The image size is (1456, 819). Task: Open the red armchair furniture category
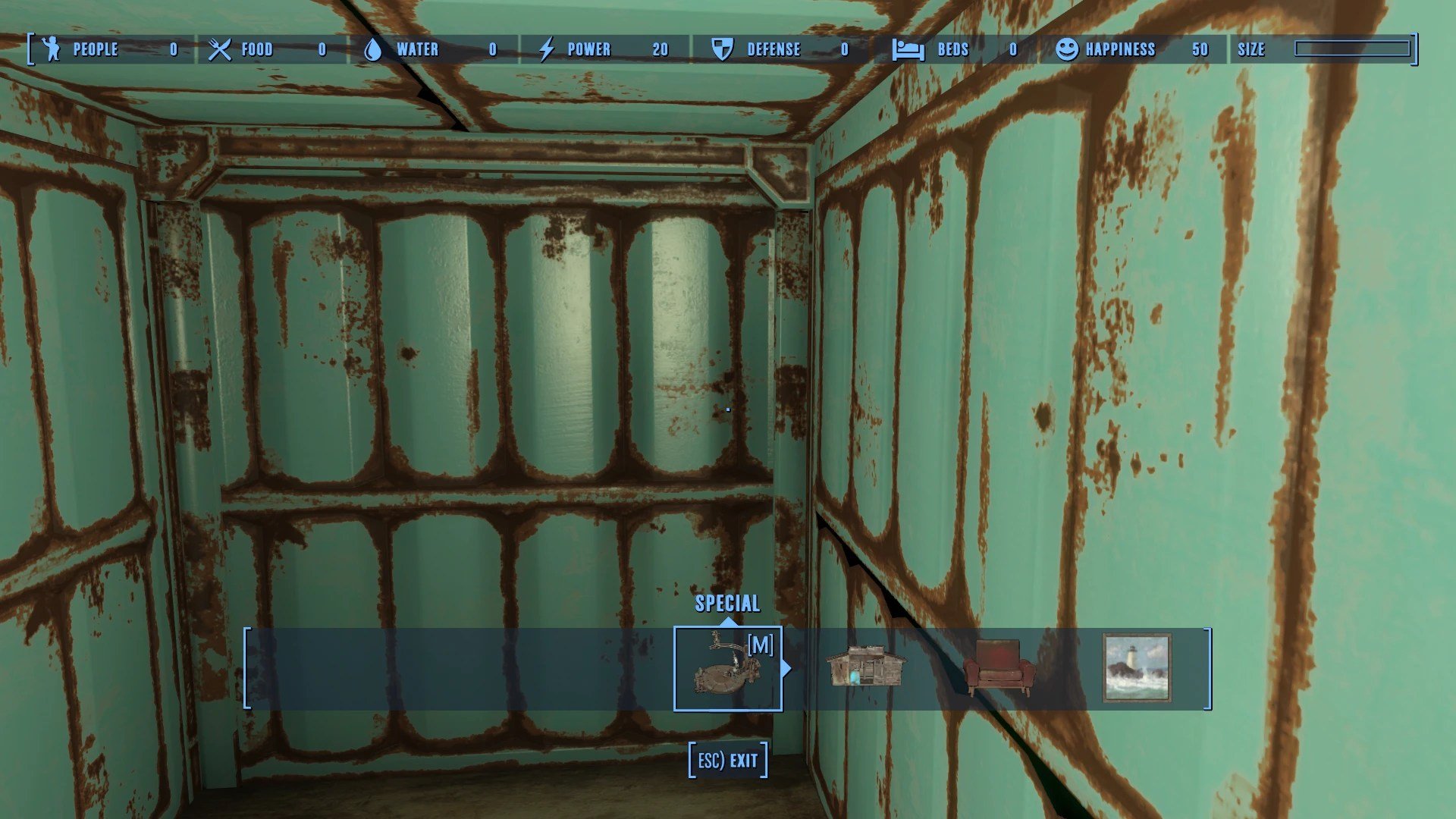point(999,668)
